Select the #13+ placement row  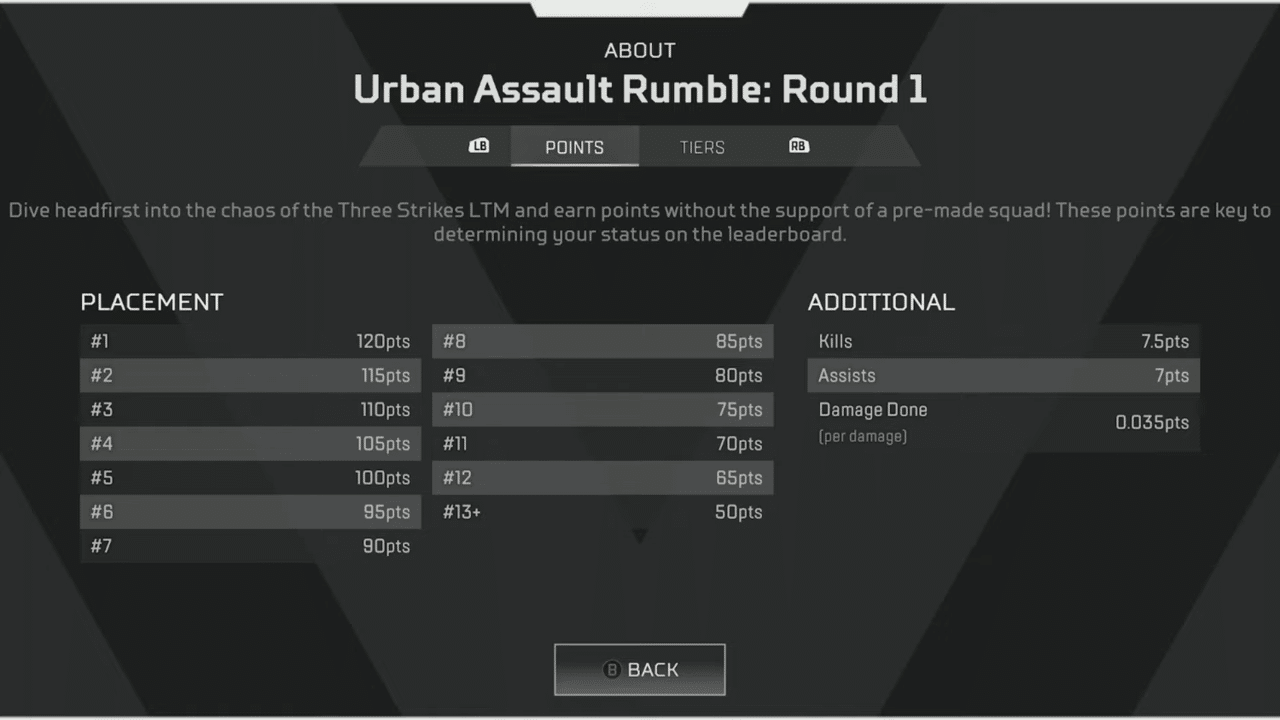[603, 511]
